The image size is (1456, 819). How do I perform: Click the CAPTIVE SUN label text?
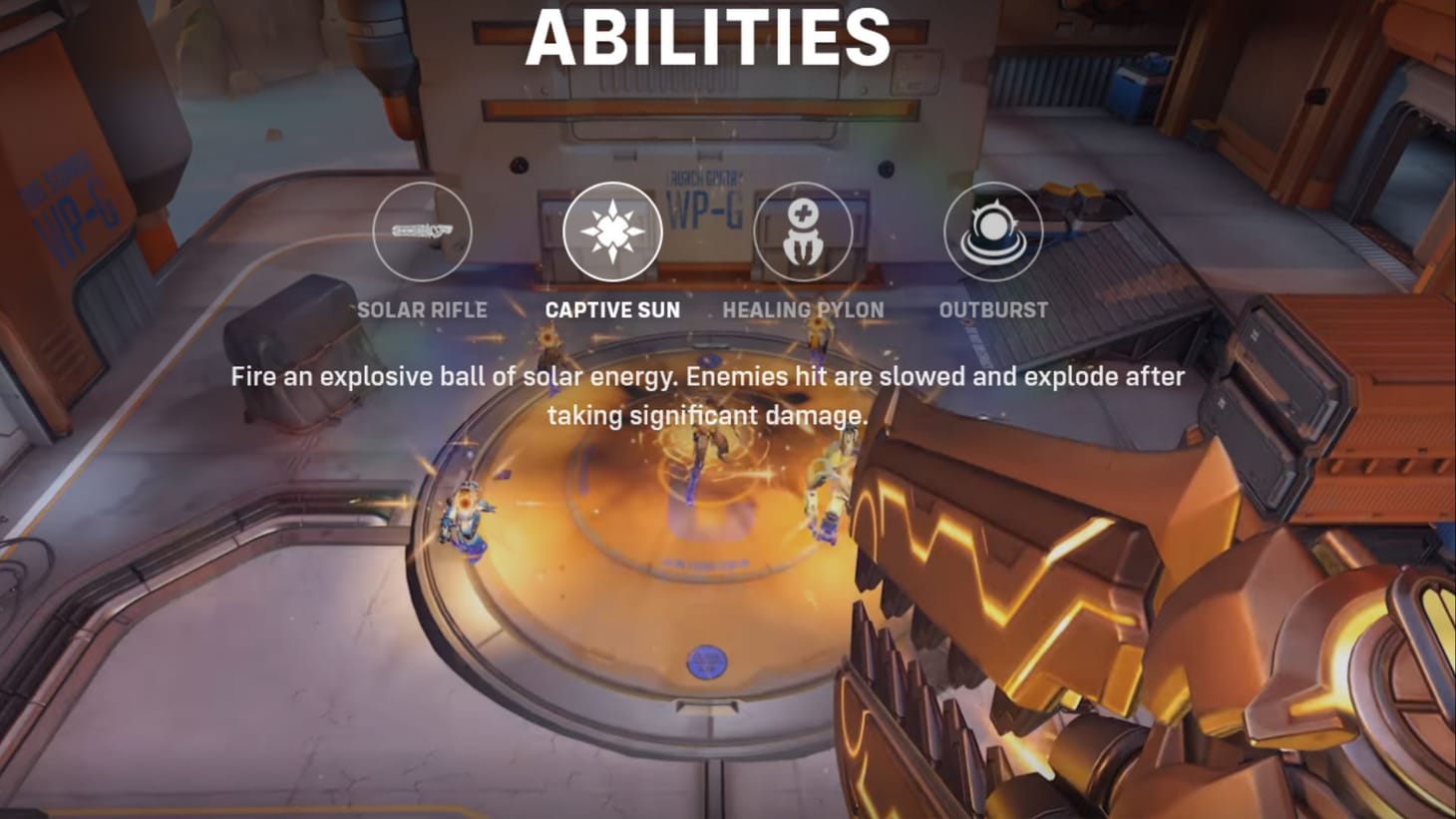click(x=612, y=309)
